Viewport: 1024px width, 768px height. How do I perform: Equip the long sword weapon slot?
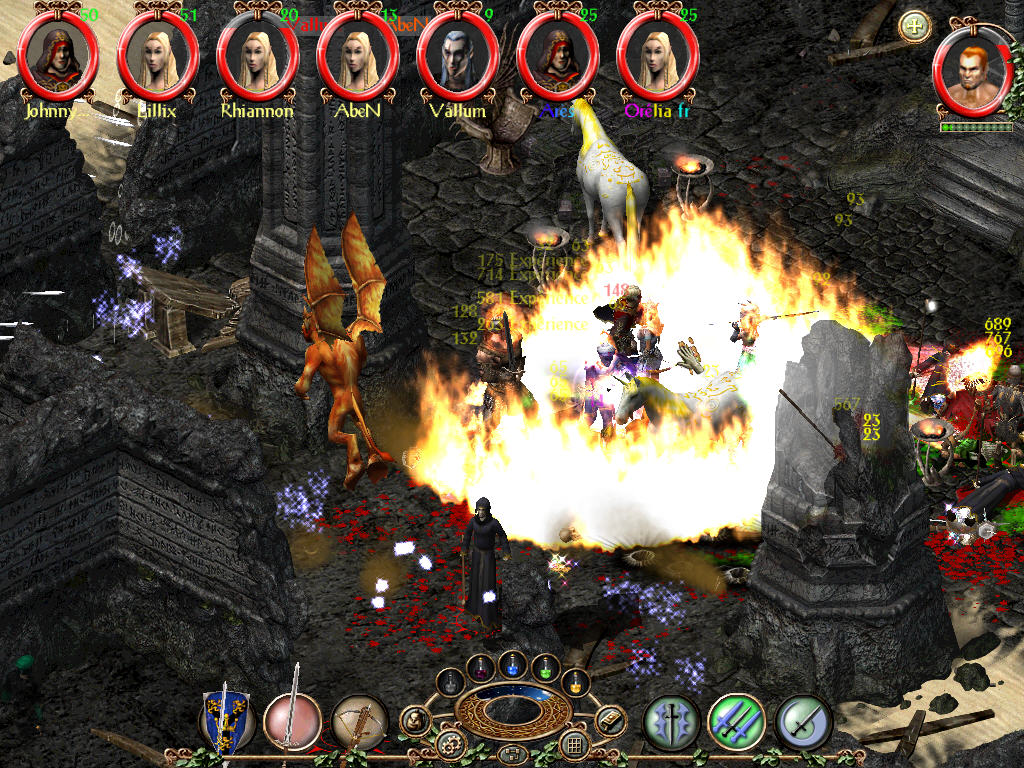[293, 720]
